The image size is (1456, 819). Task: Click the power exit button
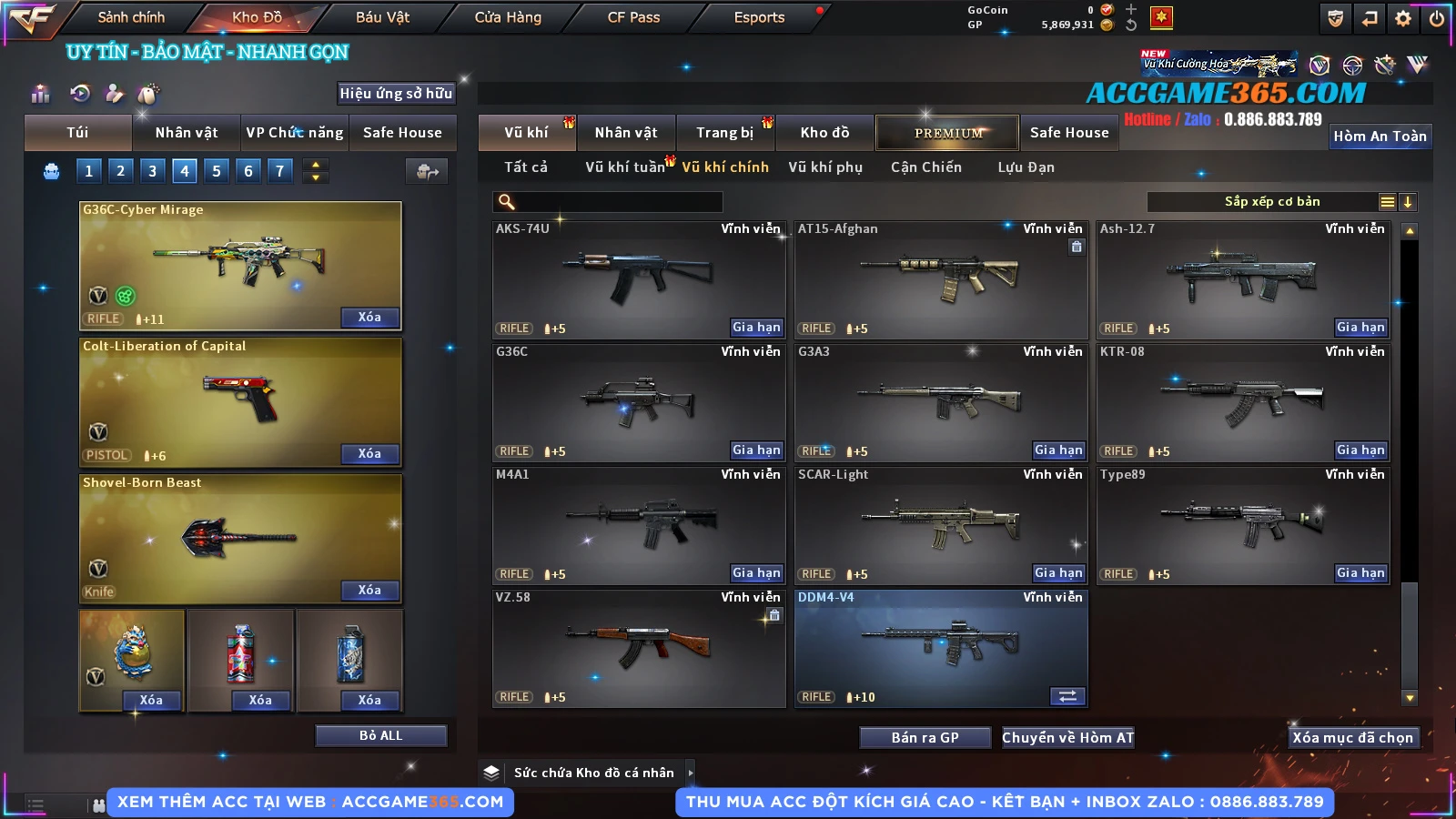pos(1437,18)
